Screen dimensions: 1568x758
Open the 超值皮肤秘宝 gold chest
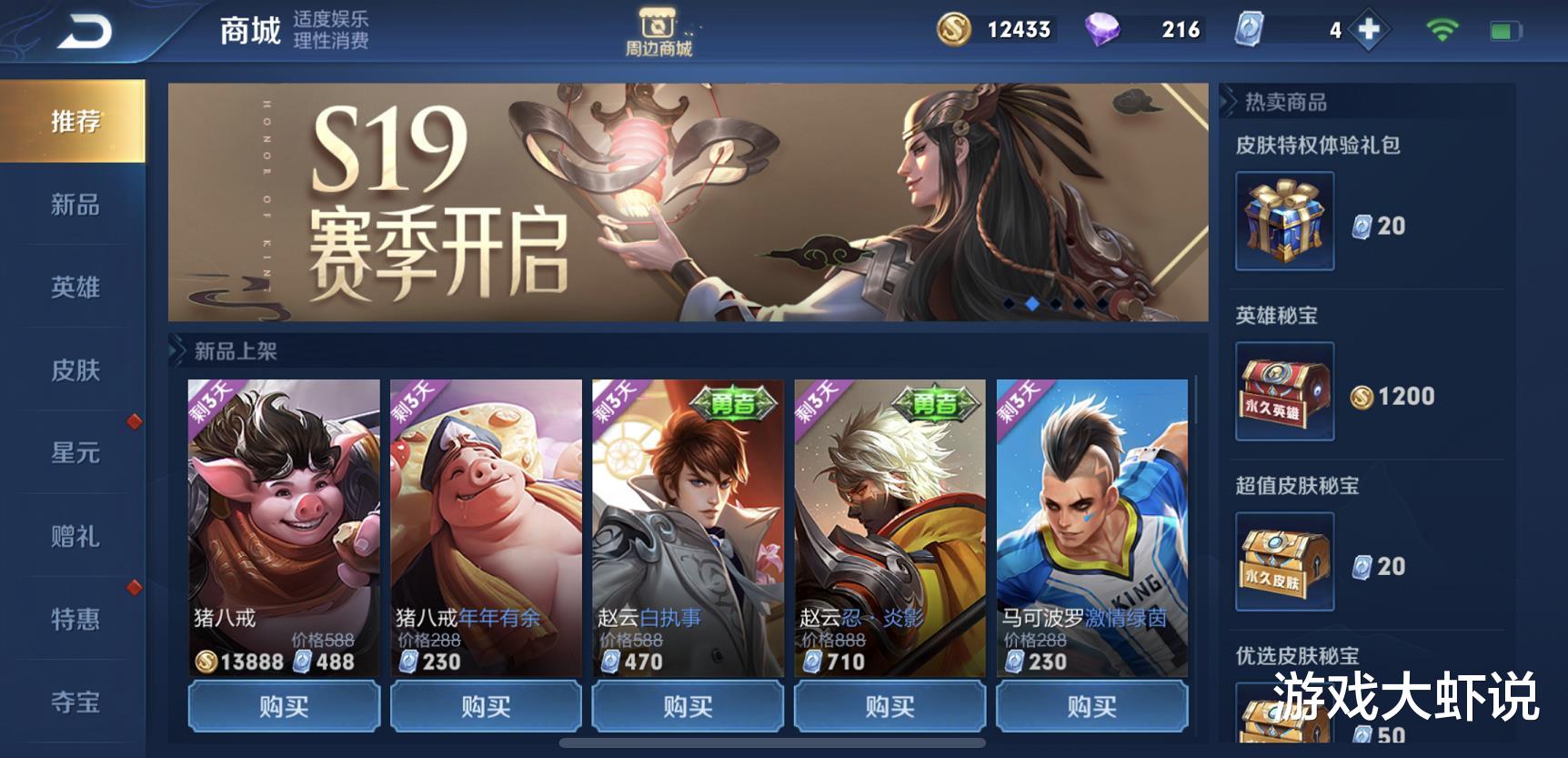tap(1282, 564)
